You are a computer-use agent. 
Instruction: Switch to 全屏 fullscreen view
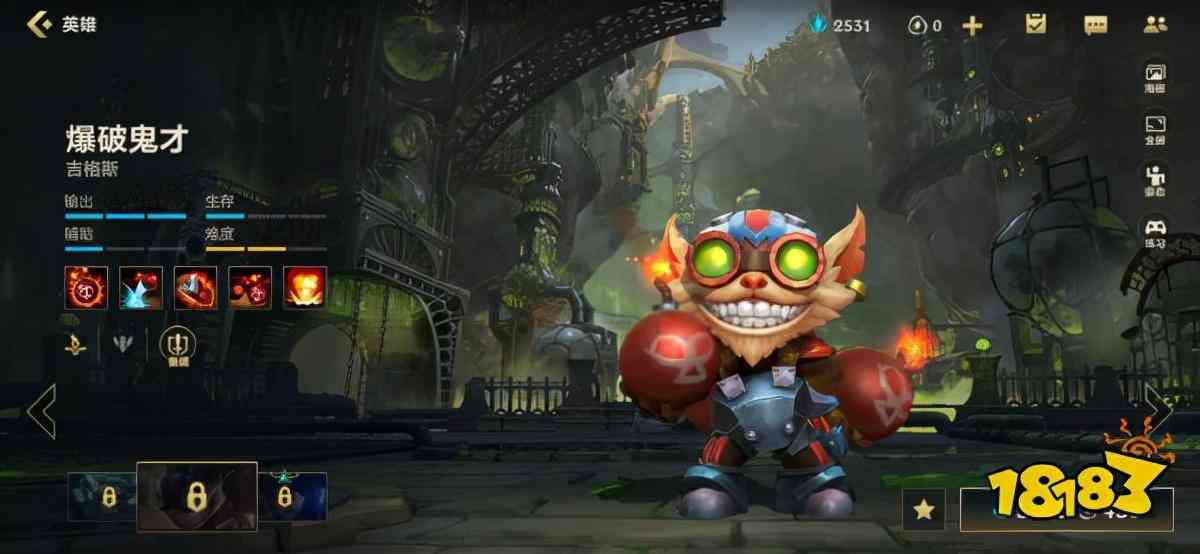coord(1155,131)
